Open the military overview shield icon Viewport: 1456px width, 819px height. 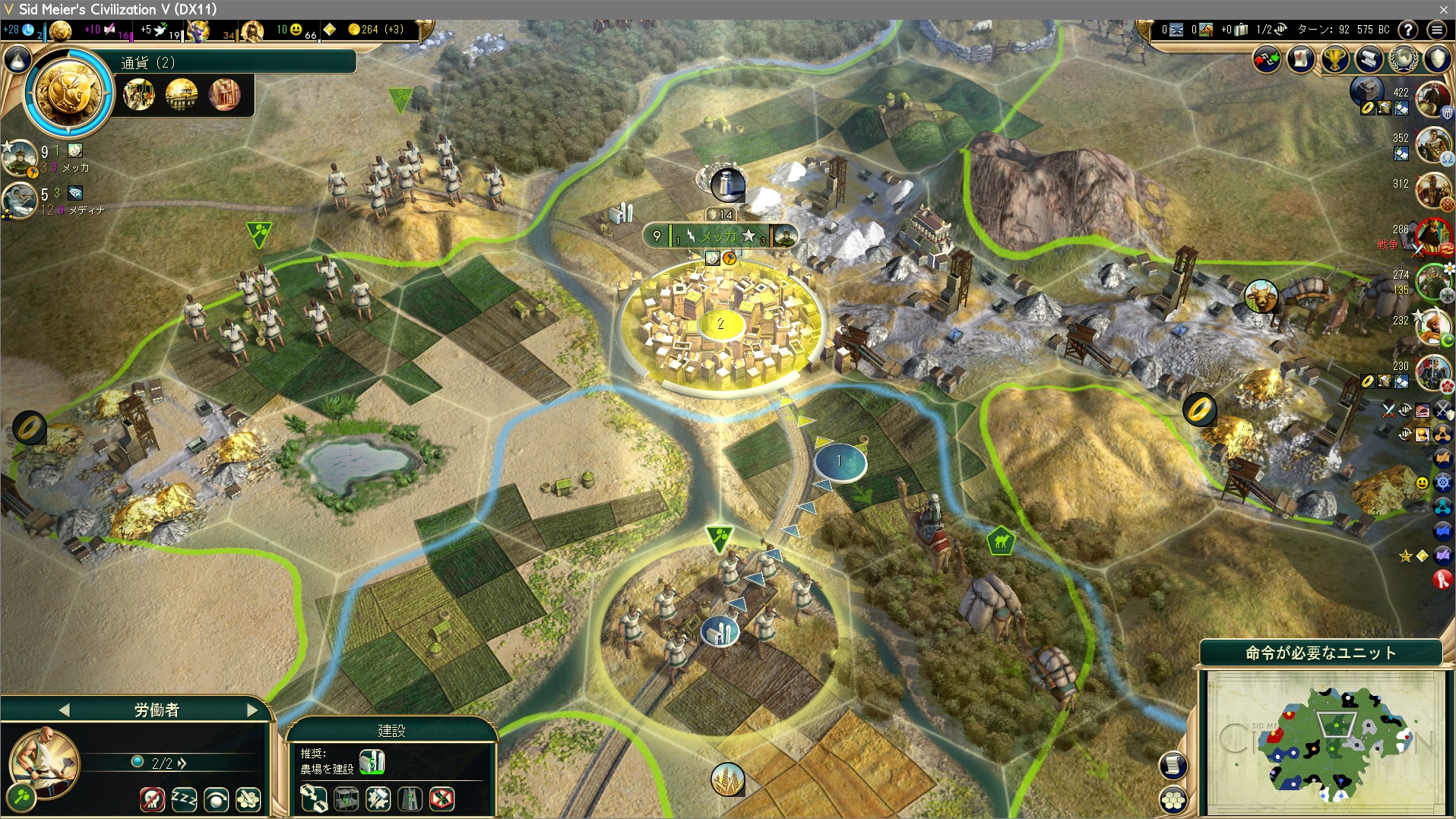(1437, 59)
